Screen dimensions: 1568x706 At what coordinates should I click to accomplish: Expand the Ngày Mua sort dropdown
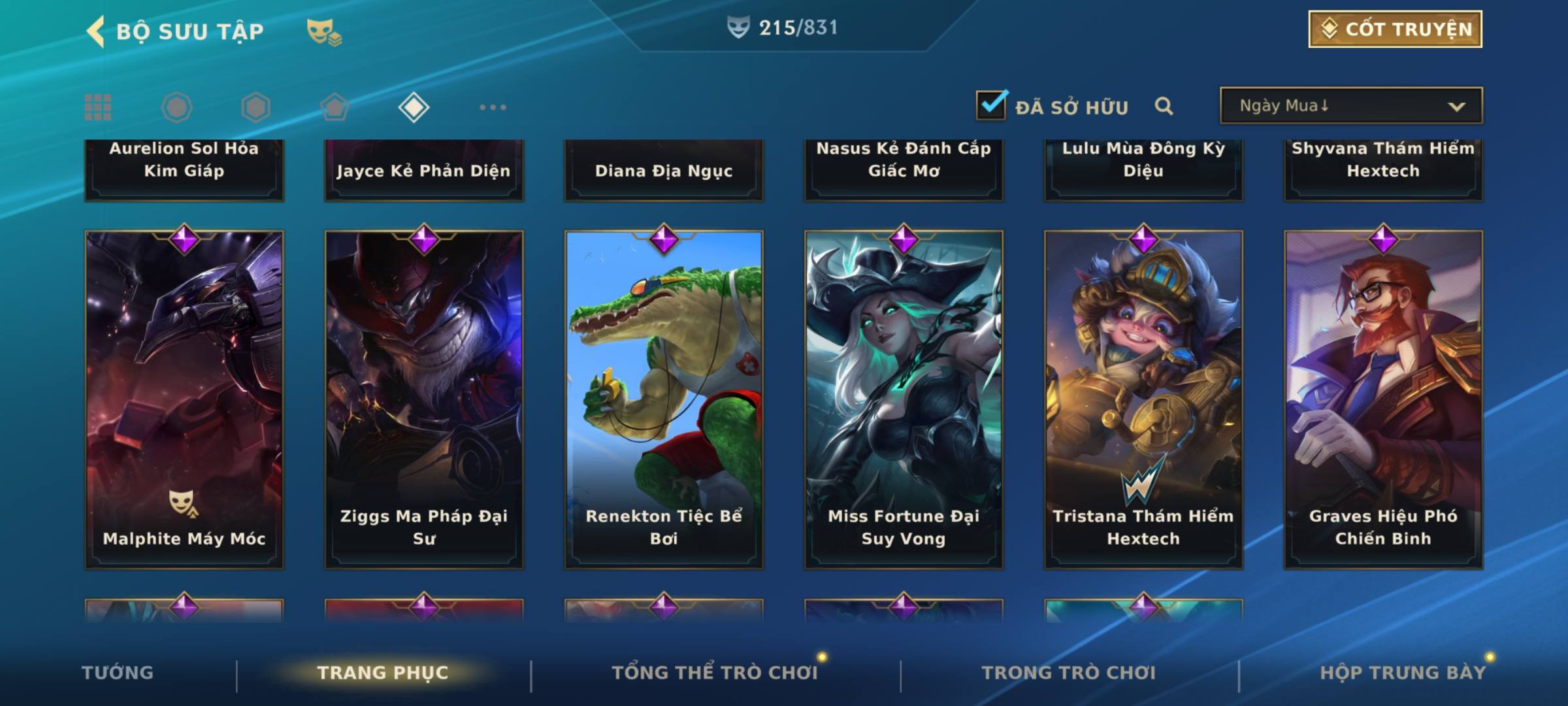tap(1350, 106)
